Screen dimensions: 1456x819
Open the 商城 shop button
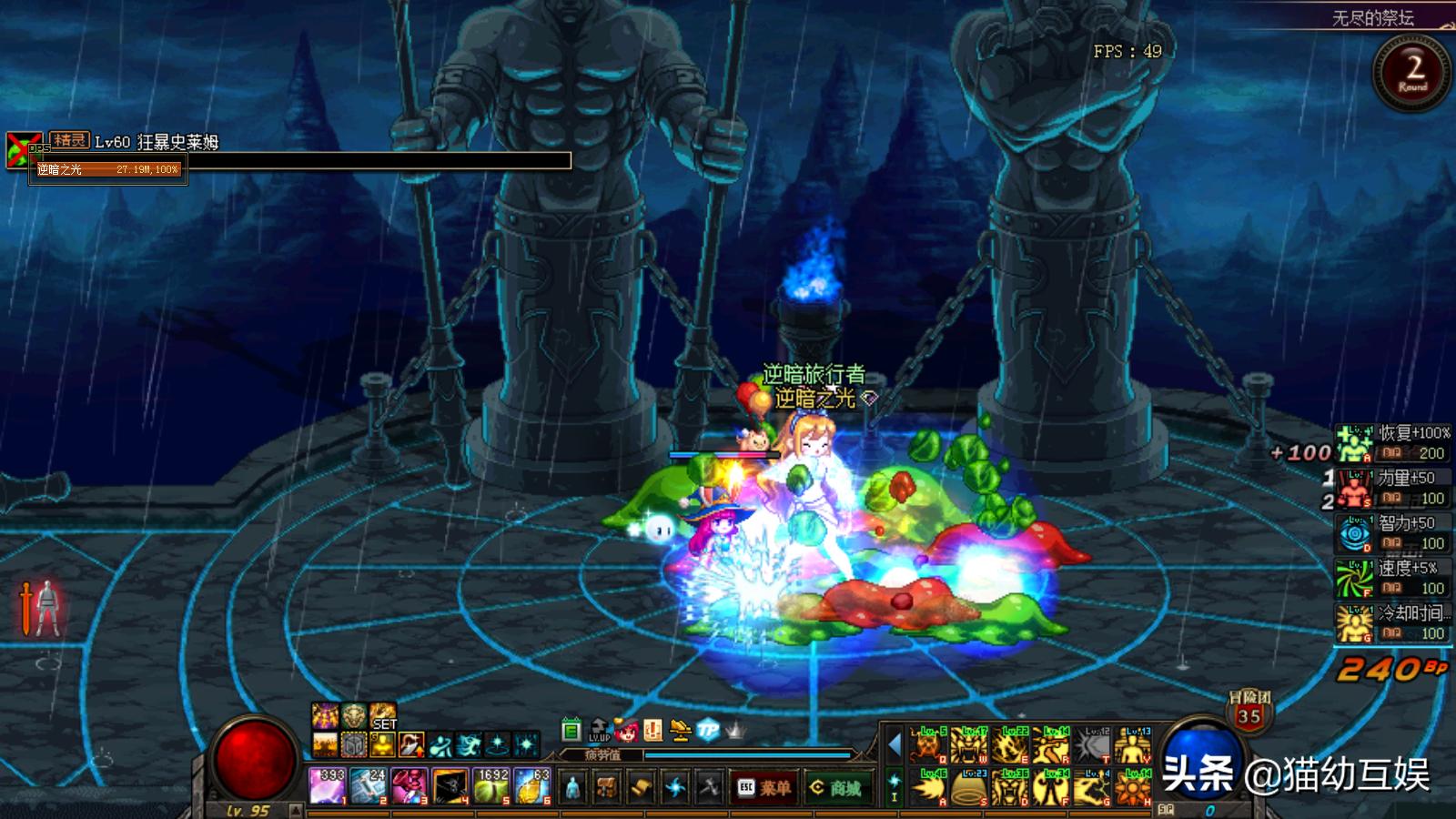[x=834, y=787]
